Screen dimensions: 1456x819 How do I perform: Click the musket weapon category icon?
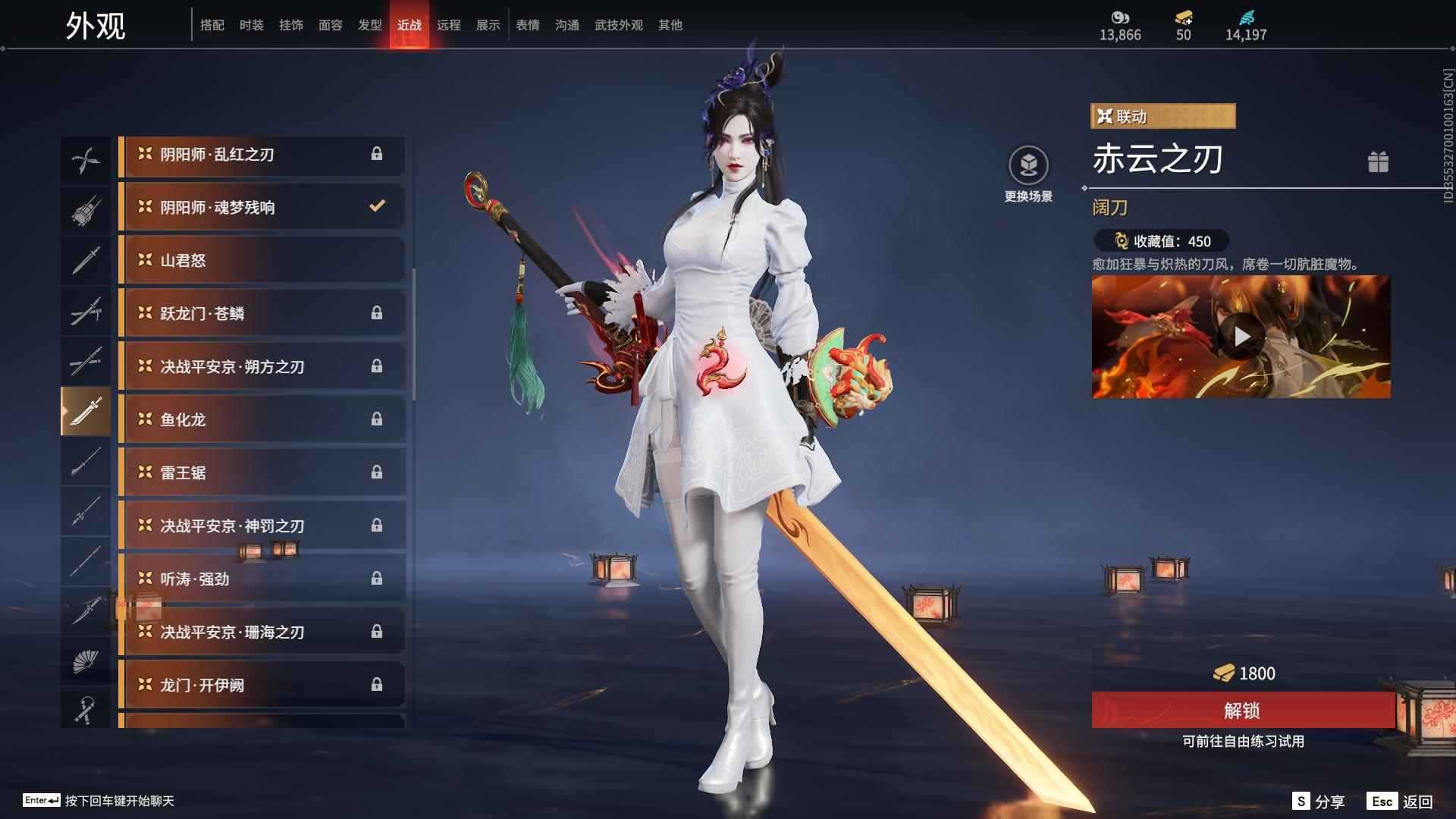(x=86, y=210)
